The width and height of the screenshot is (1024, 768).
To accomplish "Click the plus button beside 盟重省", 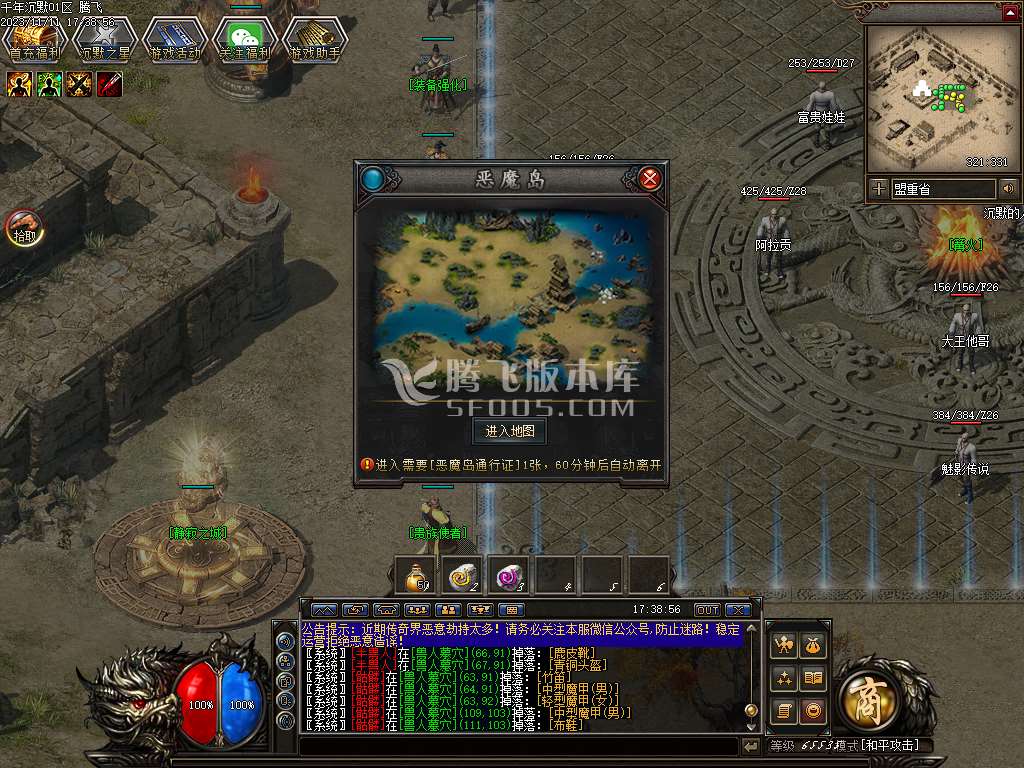I will point(878,188).
